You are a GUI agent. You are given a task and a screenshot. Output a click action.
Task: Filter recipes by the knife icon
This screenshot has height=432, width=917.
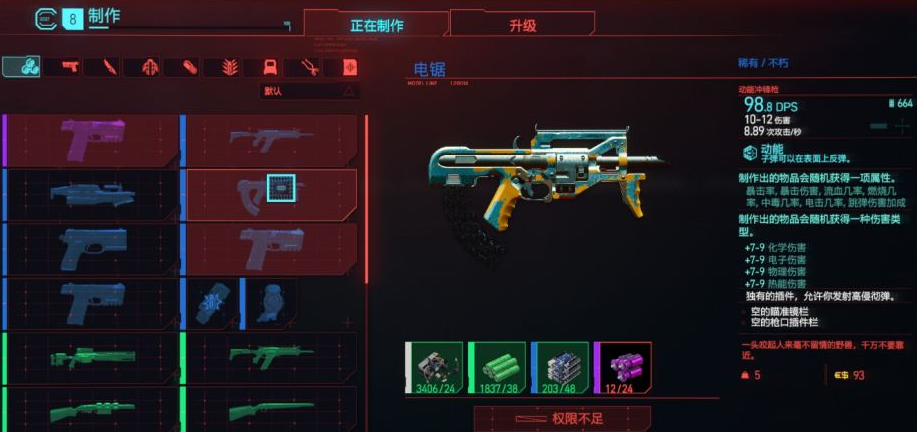click(x=108, y=67)
